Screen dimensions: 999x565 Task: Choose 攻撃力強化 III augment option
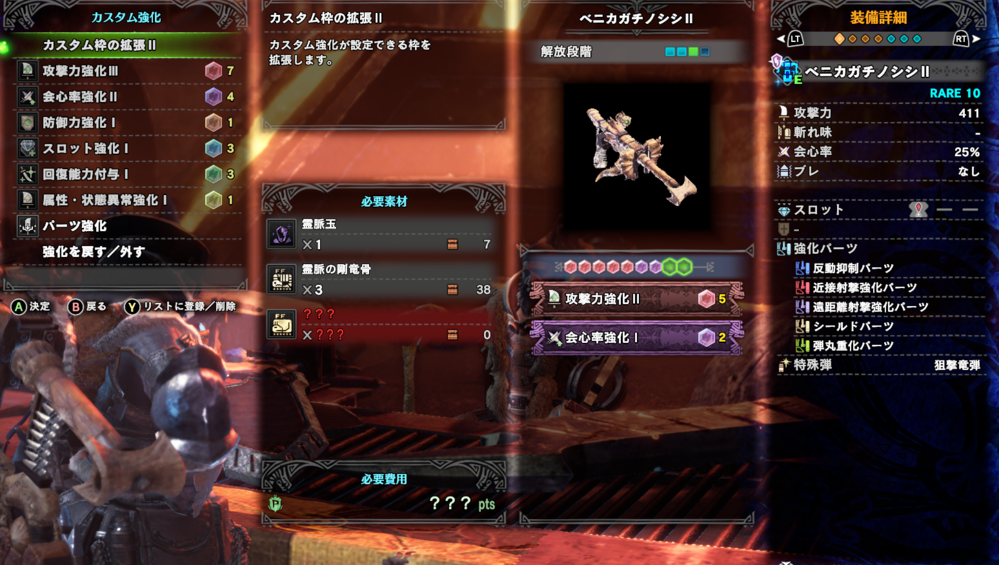(126, 71)
